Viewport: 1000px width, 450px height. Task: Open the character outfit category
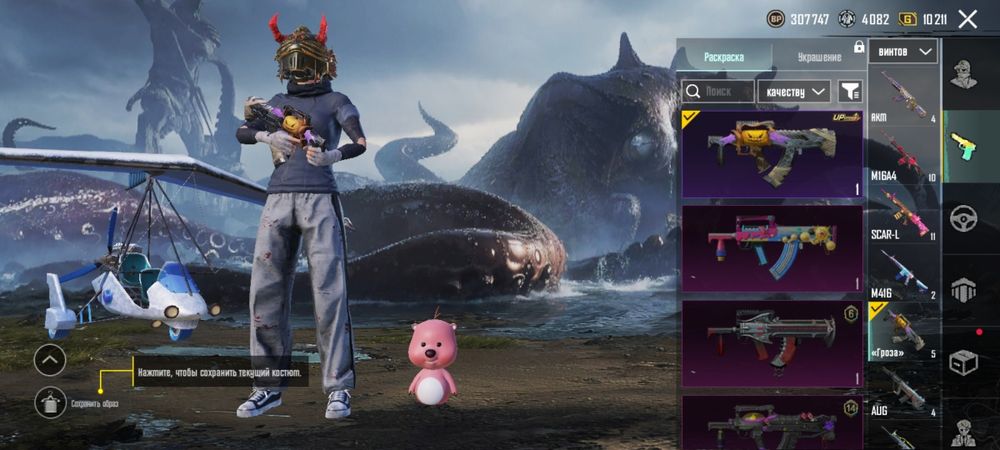pyautogui.click(x=963, y=74)
